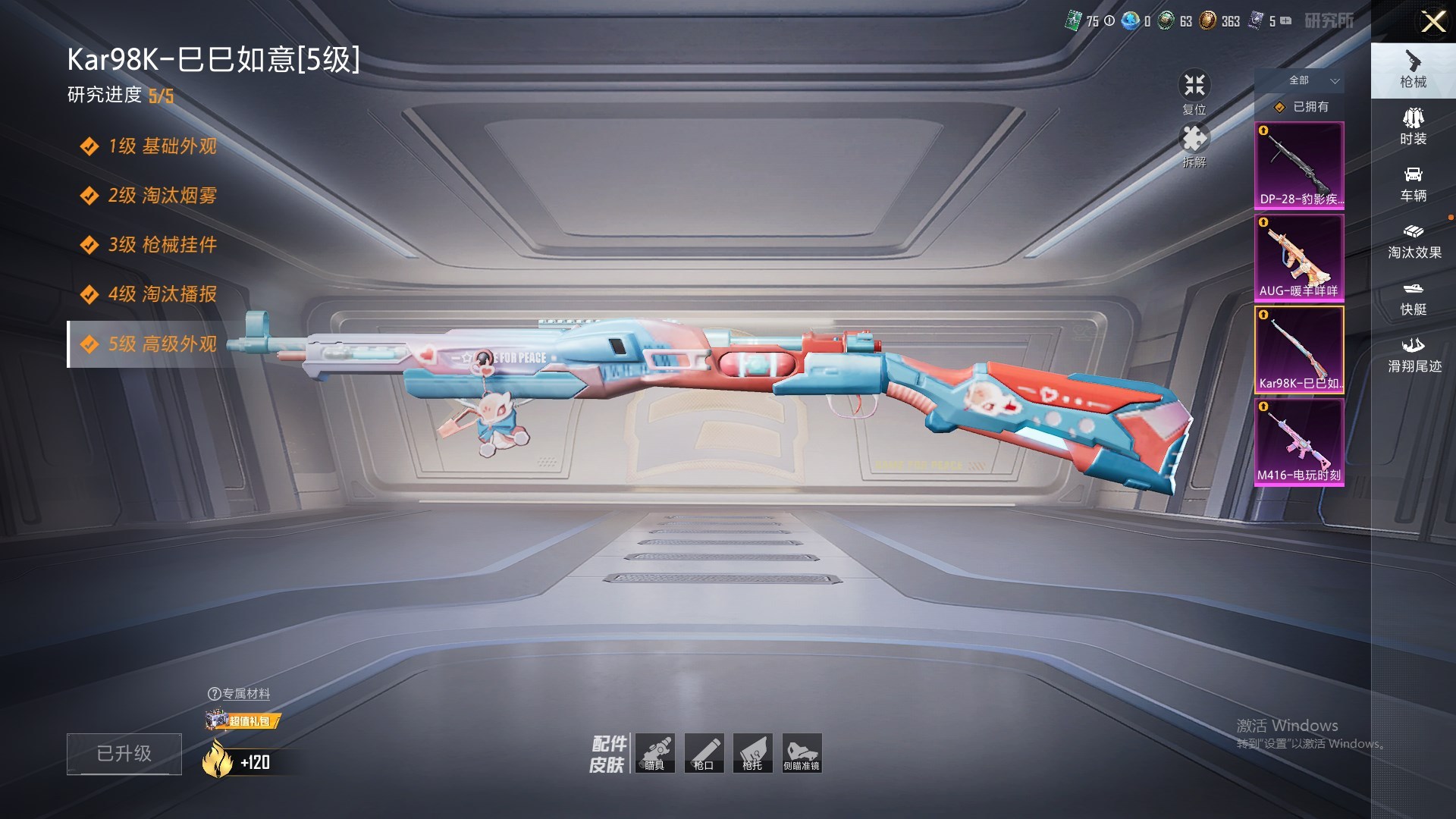This screenshot has height=819, width=1456.
Task: Select the DP-28 skin thumbnail
Action: pyautogui.click(x=1299, y=165)
